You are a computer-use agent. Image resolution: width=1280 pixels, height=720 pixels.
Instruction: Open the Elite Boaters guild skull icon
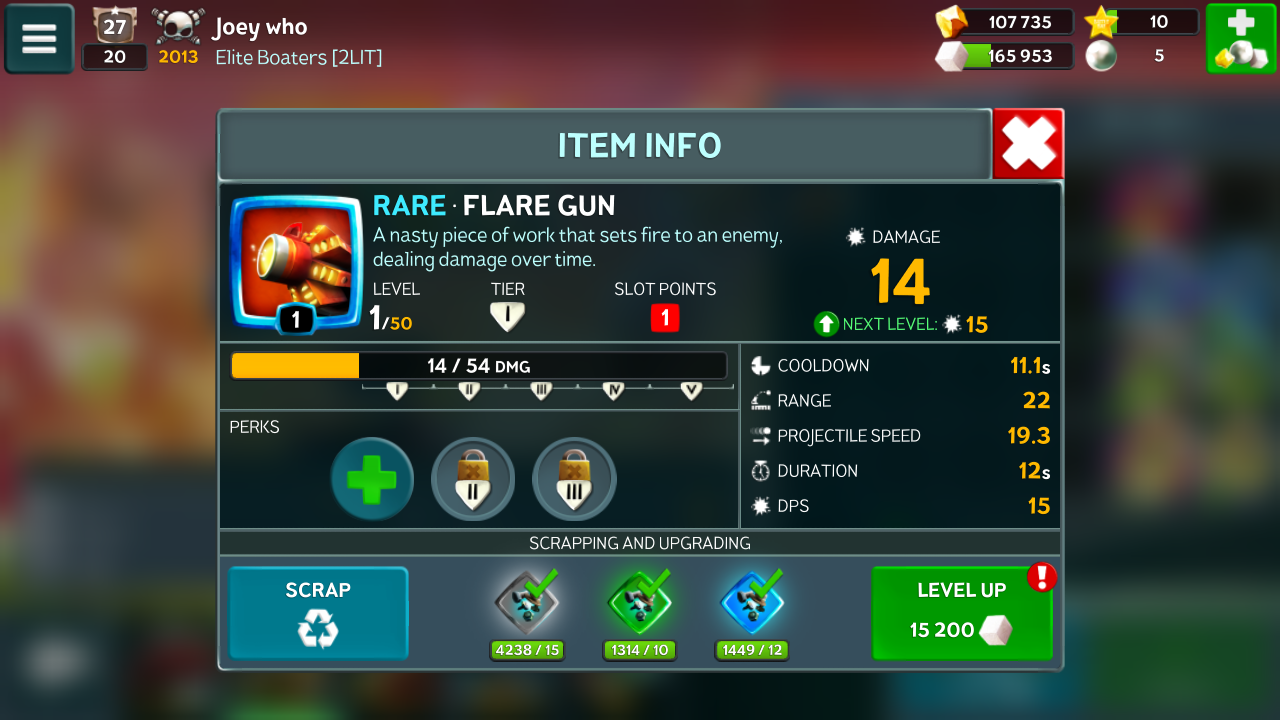pos(178,26)
